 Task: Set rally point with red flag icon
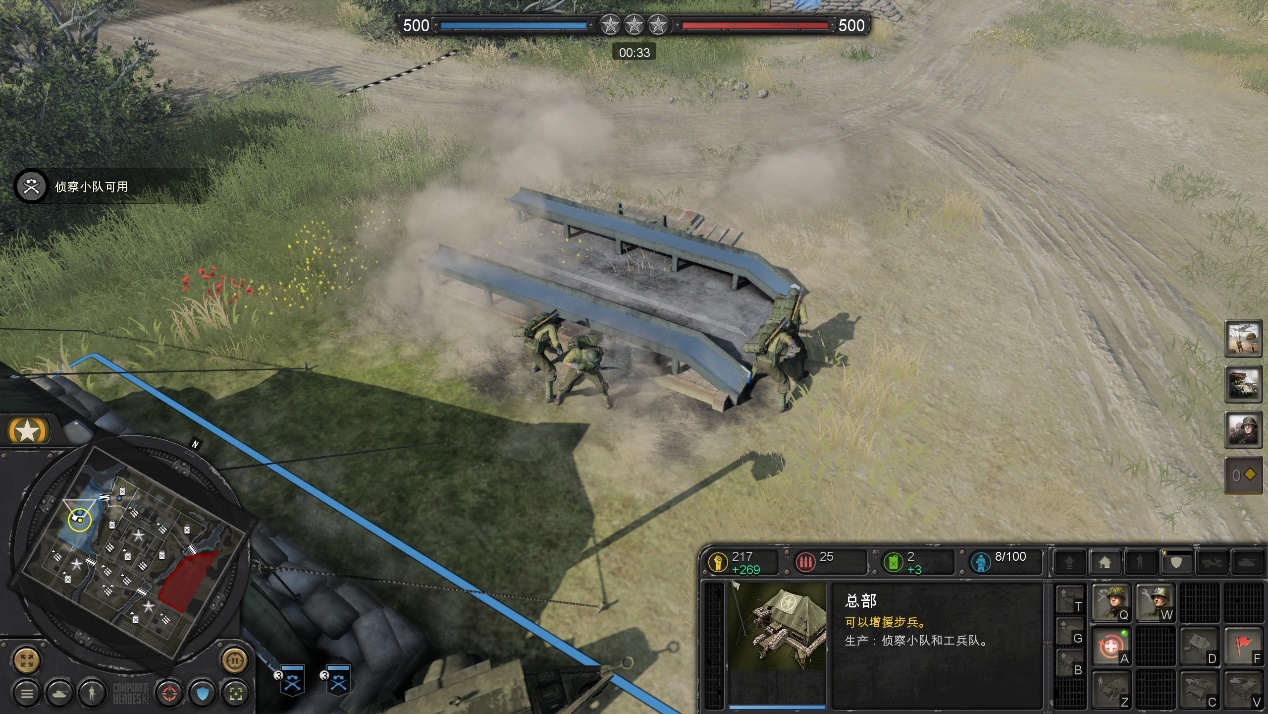pyautogui.click(x=1243, y=646)
